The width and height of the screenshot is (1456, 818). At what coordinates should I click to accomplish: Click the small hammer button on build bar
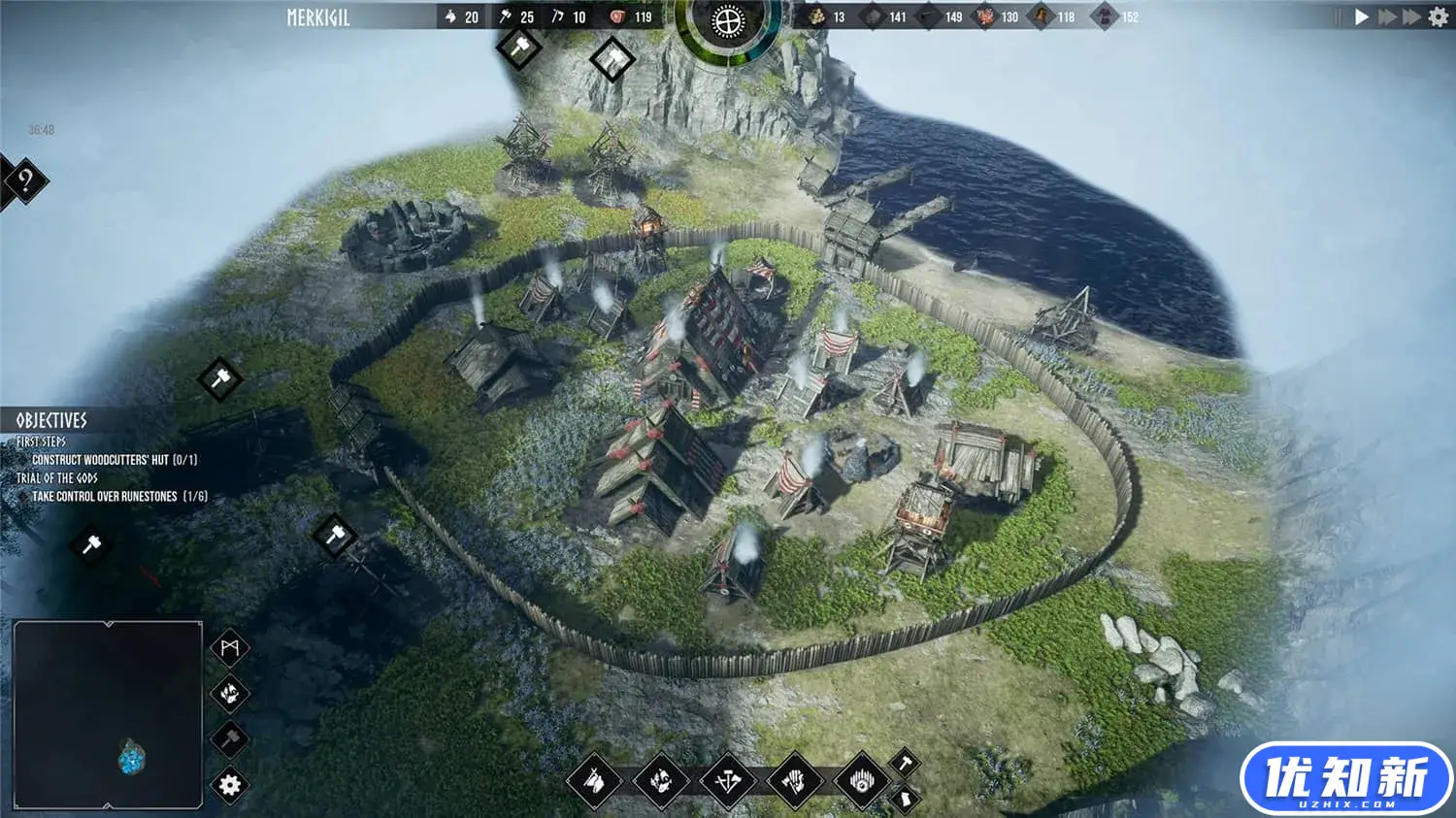coord(905,763)
